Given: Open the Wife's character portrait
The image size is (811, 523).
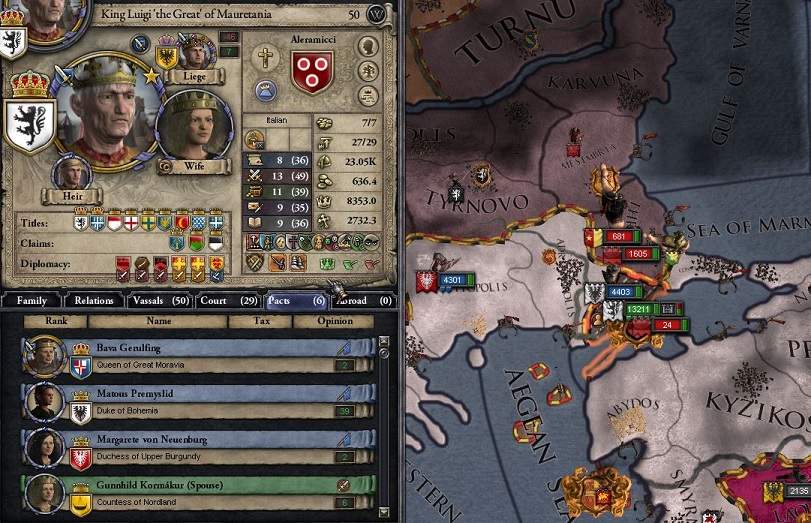Looking at the screenshot, I should pyautogui.click(x=194, y=130).
